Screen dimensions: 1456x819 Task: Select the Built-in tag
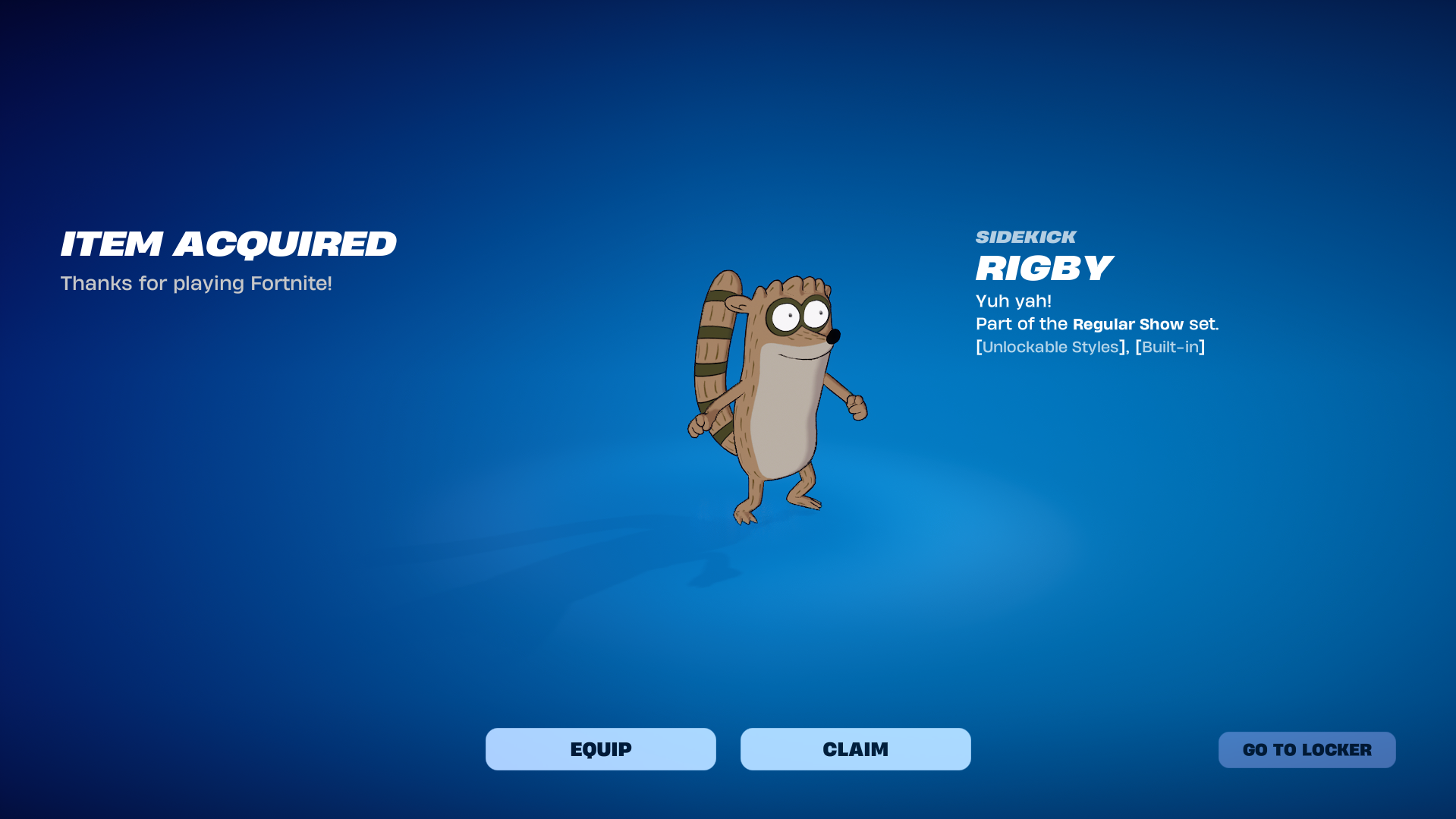[x=1170, y=347]
